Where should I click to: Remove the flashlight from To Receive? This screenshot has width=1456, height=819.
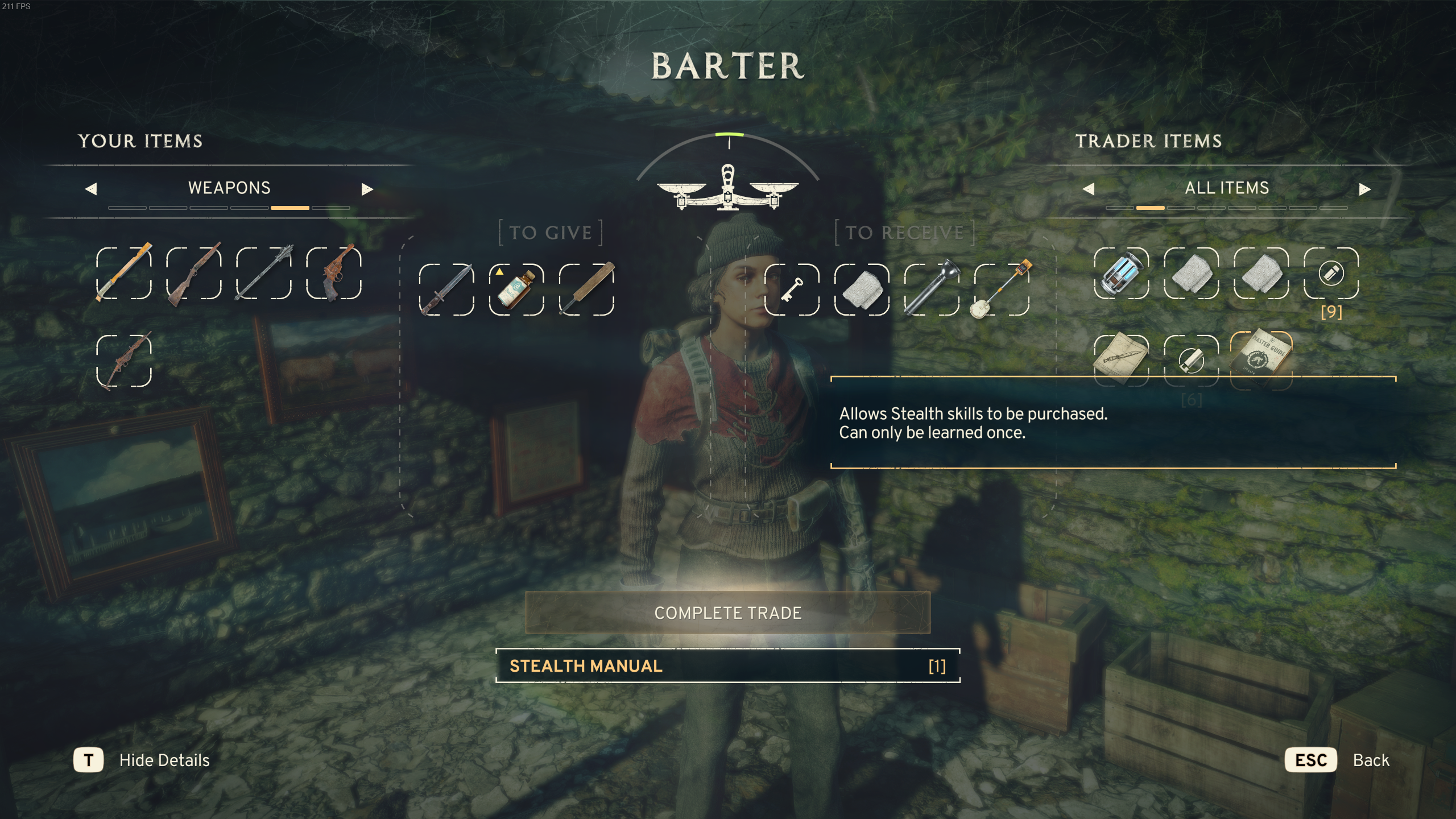[932, 289]
